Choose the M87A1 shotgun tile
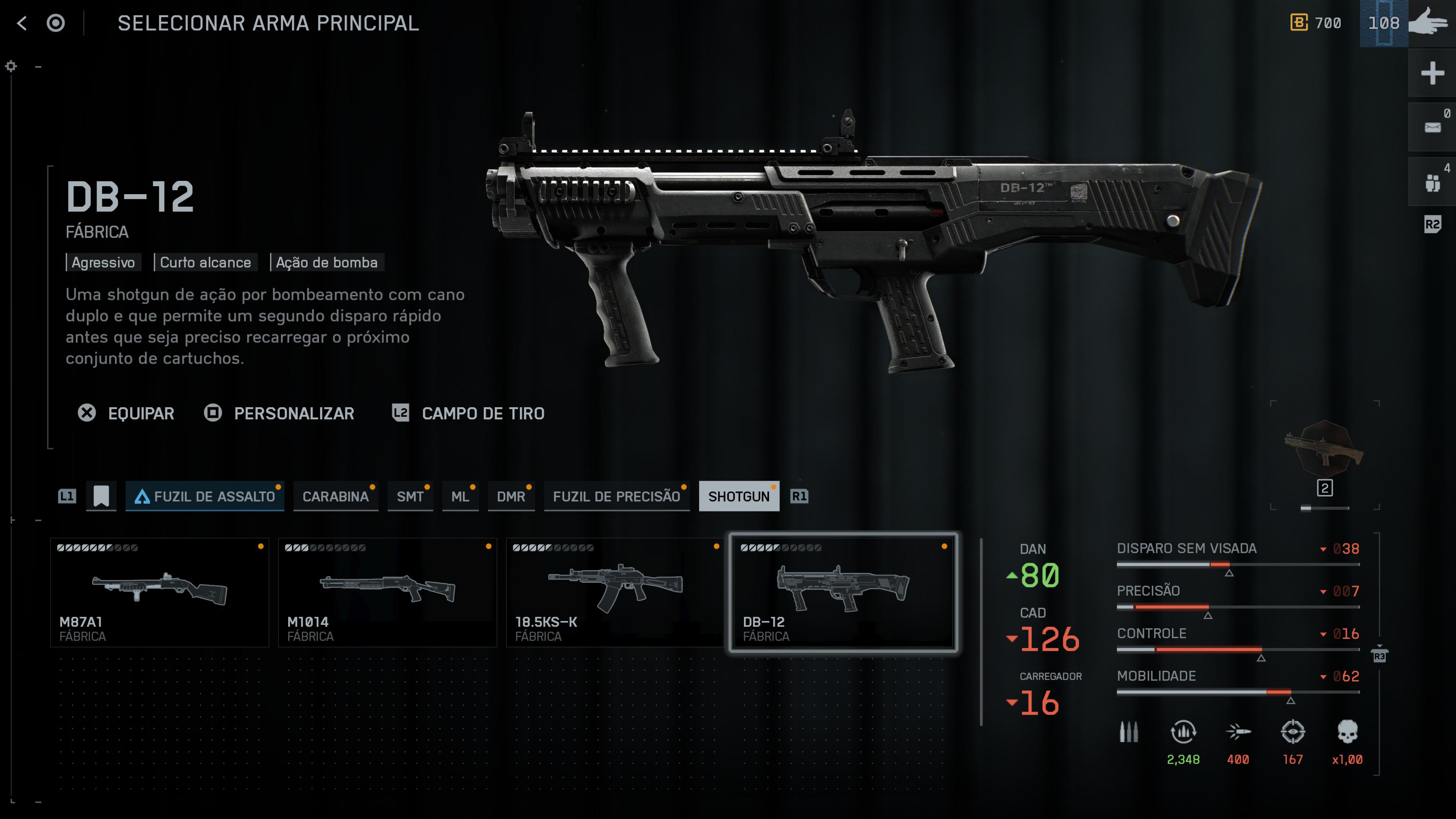This screenshot has width=1456, height=819. [x=159, y=592]
